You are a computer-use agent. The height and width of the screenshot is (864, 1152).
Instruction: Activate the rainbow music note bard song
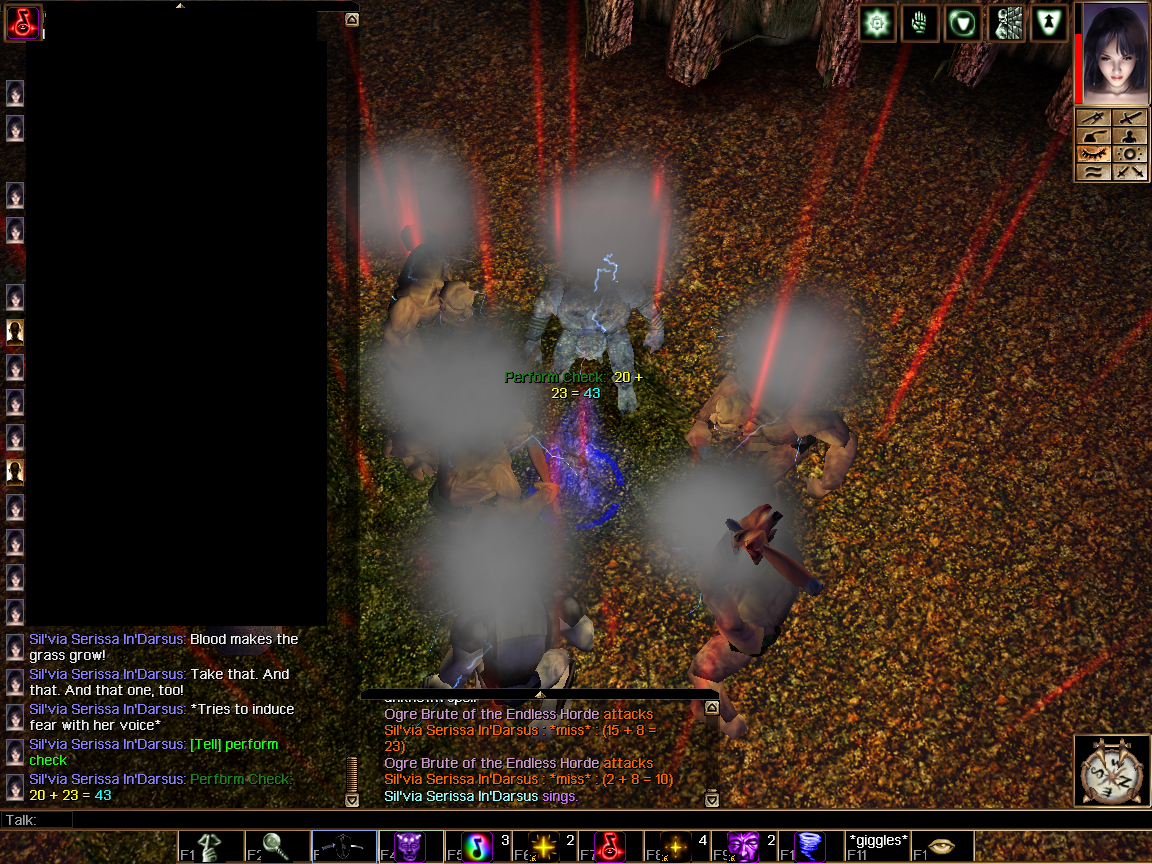pyautogui.click(x=477, y=847)
